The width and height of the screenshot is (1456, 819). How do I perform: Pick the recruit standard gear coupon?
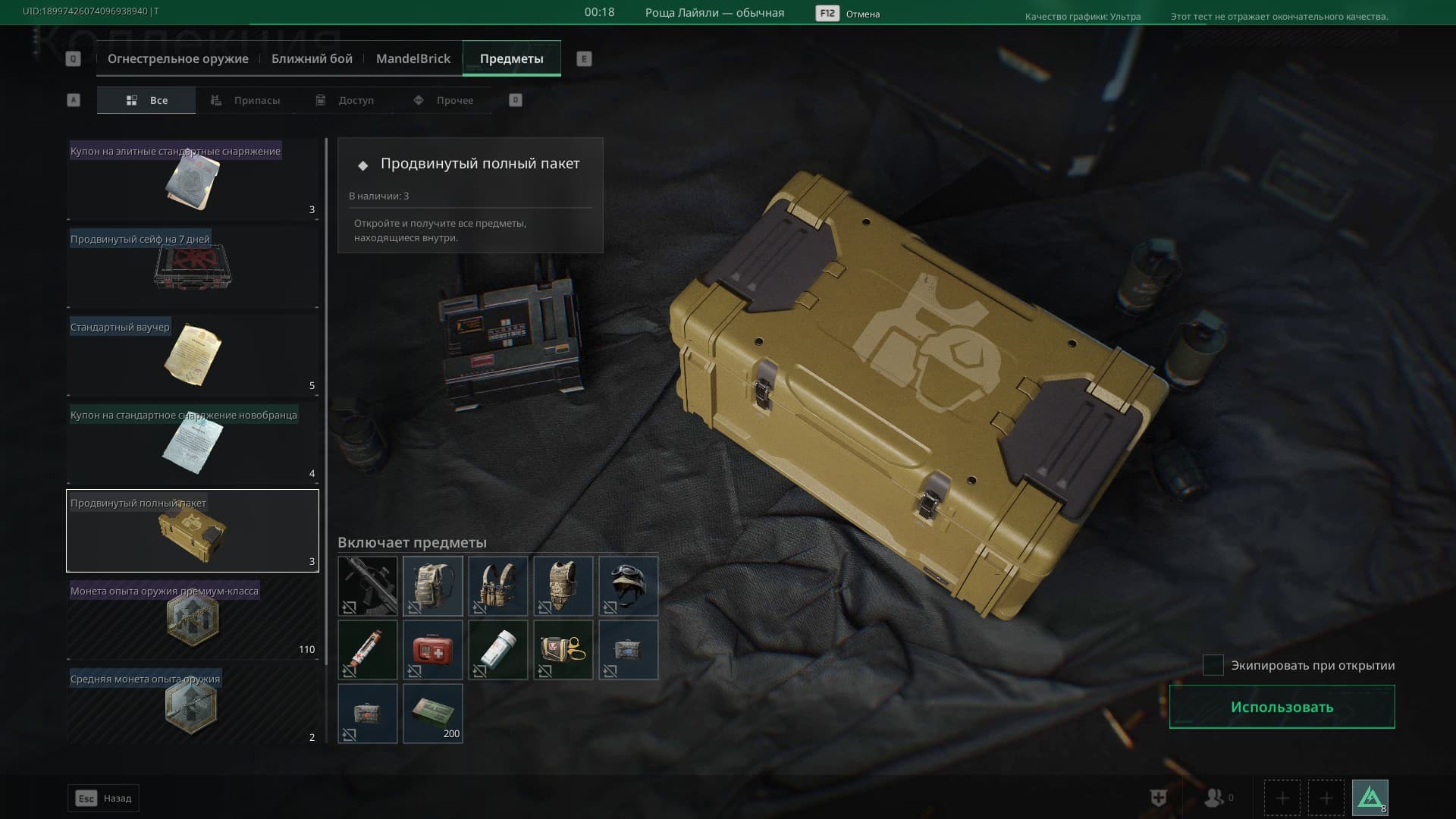[193, 444]
